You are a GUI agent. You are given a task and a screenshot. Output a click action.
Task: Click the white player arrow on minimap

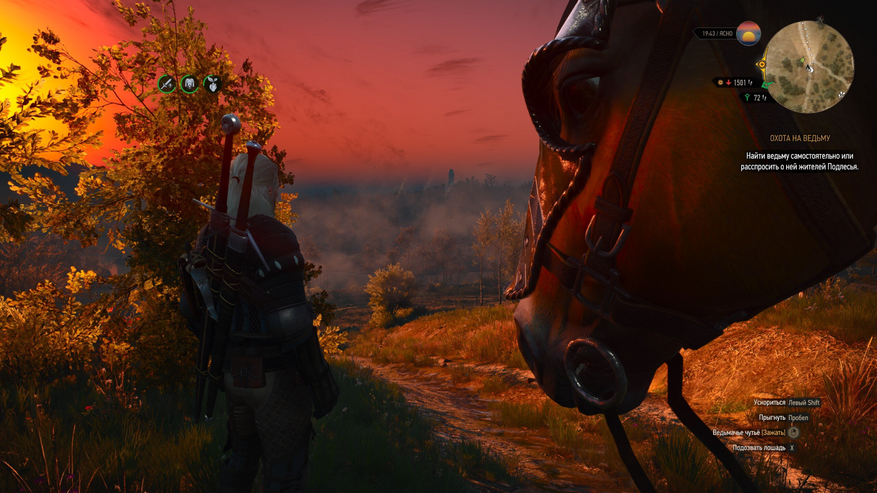tap(810, 67)
